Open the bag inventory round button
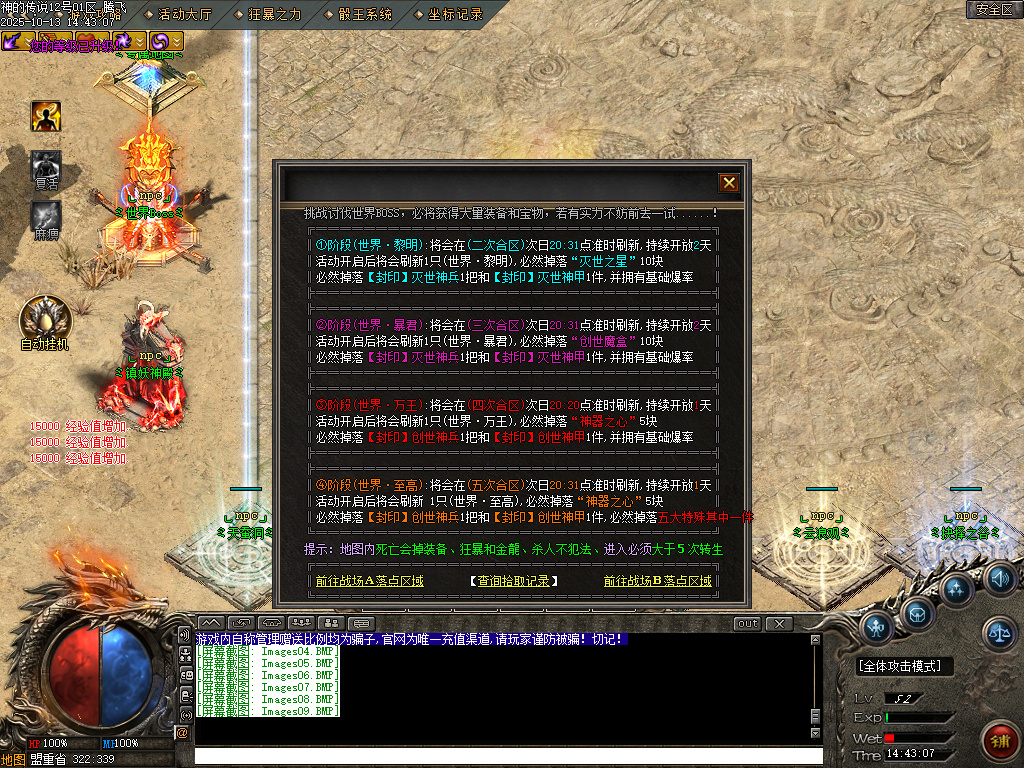This screenshot has width=1024, height=768. (917, 611)
